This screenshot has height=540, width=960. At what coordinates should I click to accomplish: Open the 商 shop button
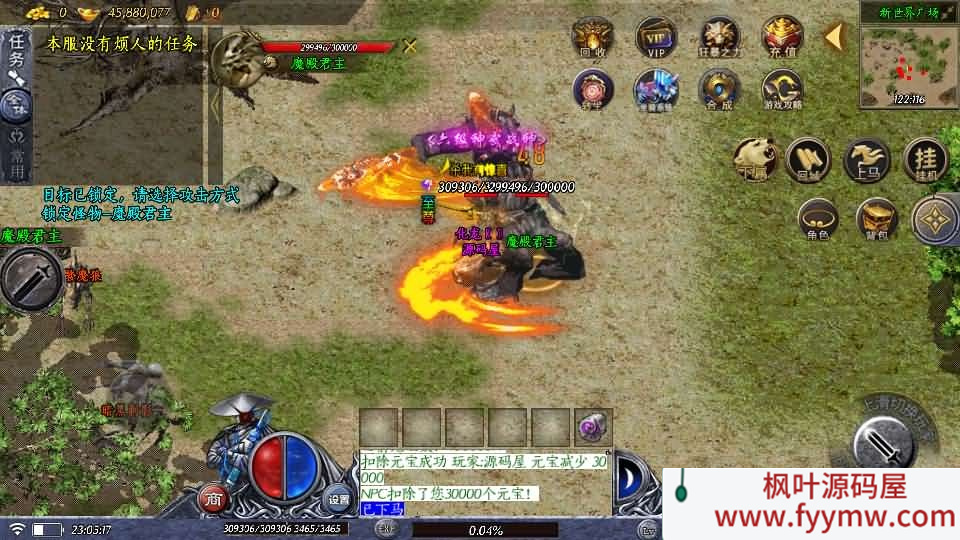[x=213, y=498]
